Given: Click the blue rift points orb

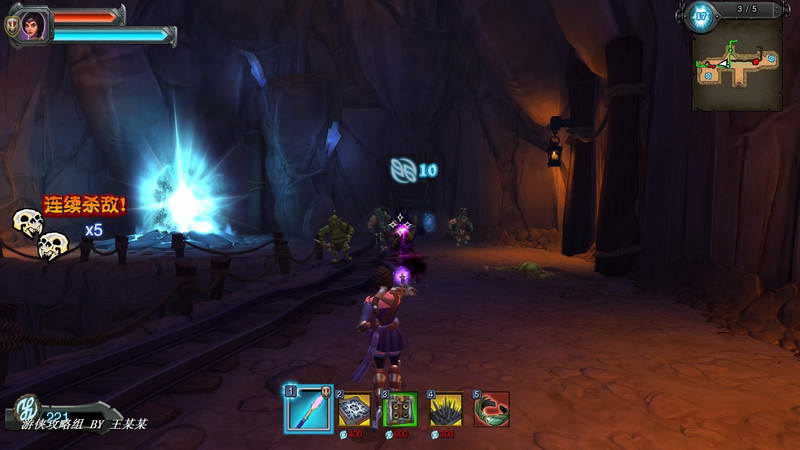Looking at the screenshot, I should [x=701, y=16].
